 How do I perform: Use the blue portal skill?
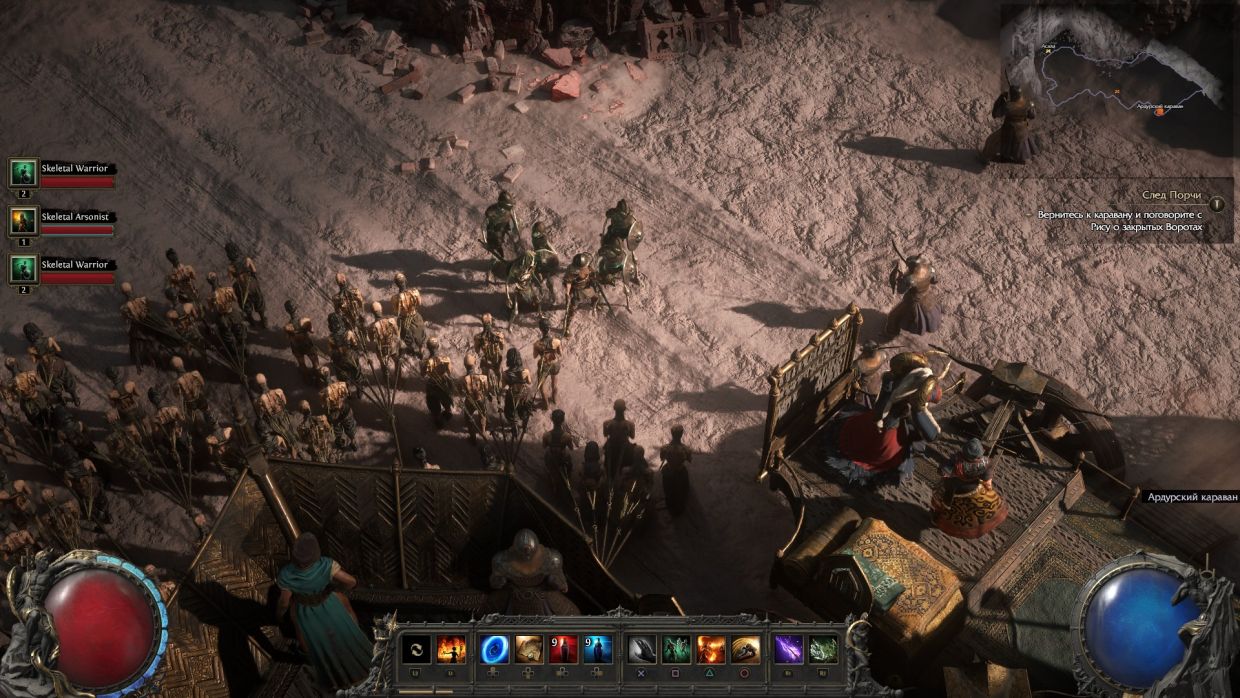tap(495, 650)
